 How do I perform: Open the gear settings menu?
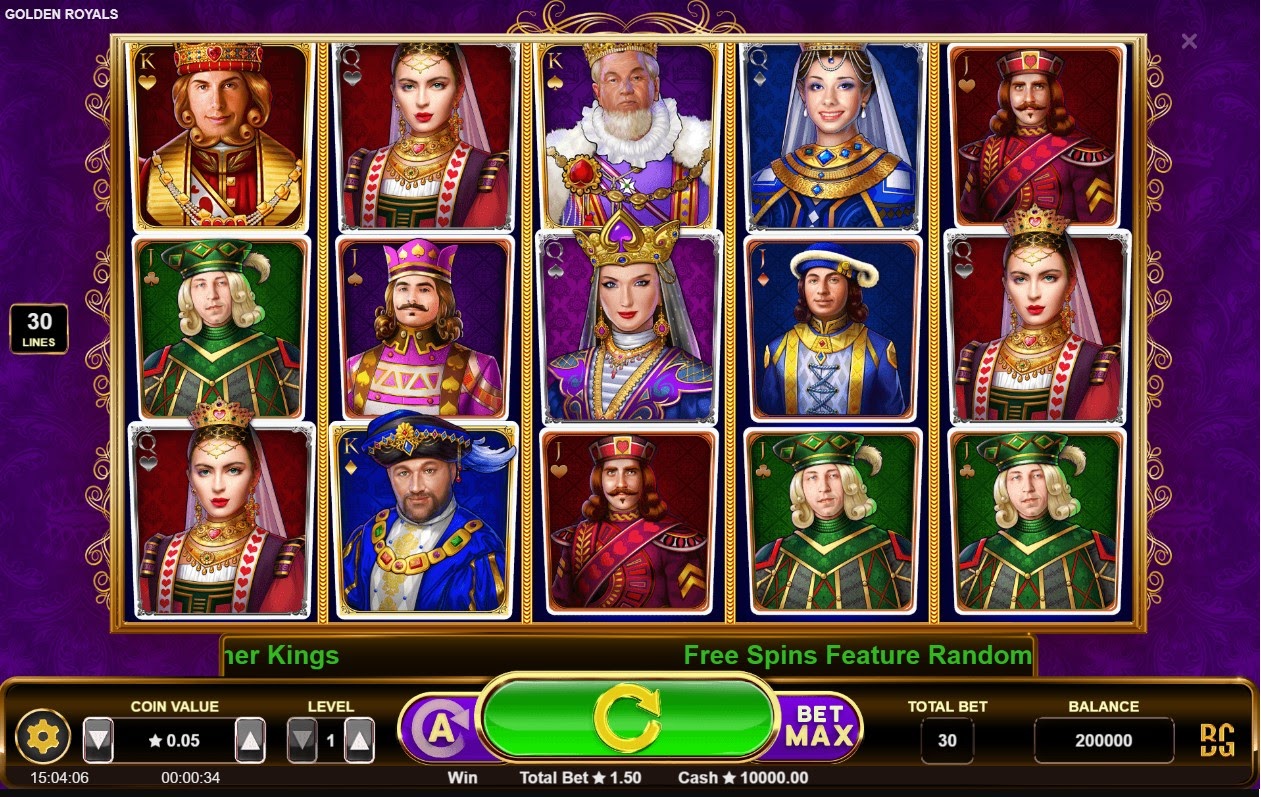(x=43, y=739)
